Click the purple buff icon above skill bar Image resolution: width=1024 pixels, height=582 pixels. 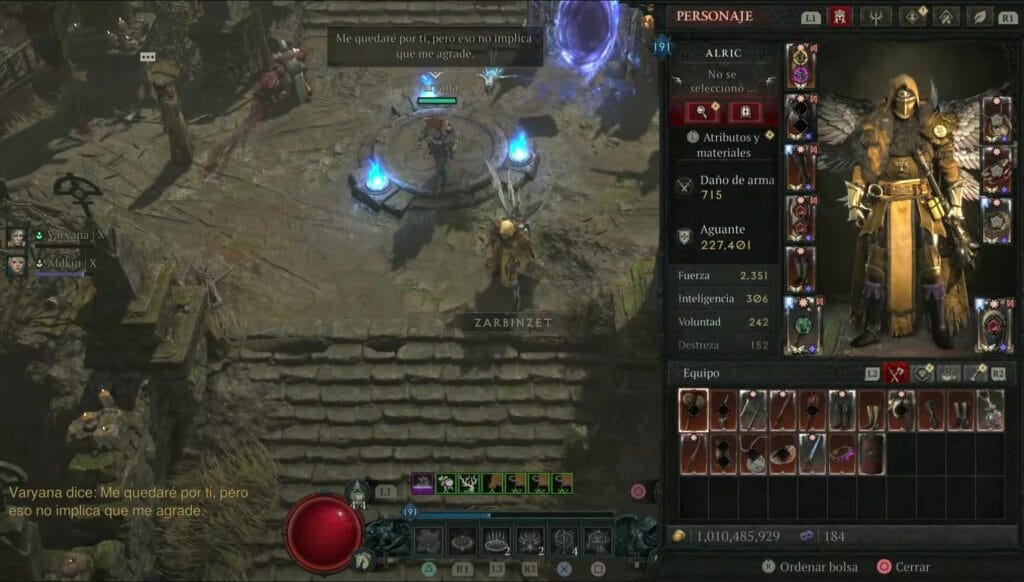(x=422, y=483)
